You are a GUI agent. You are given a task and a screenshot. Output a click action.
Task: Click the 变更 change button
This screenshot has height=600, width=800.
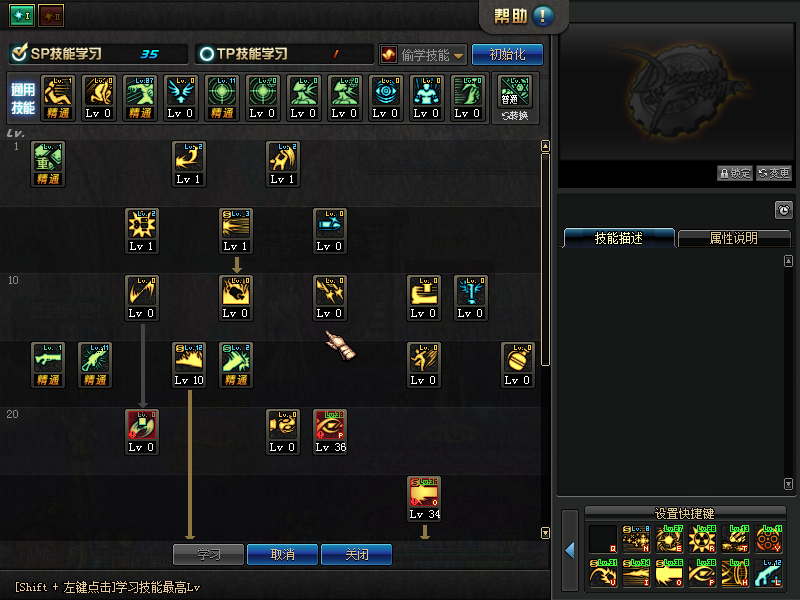click(x=773, y=173)
